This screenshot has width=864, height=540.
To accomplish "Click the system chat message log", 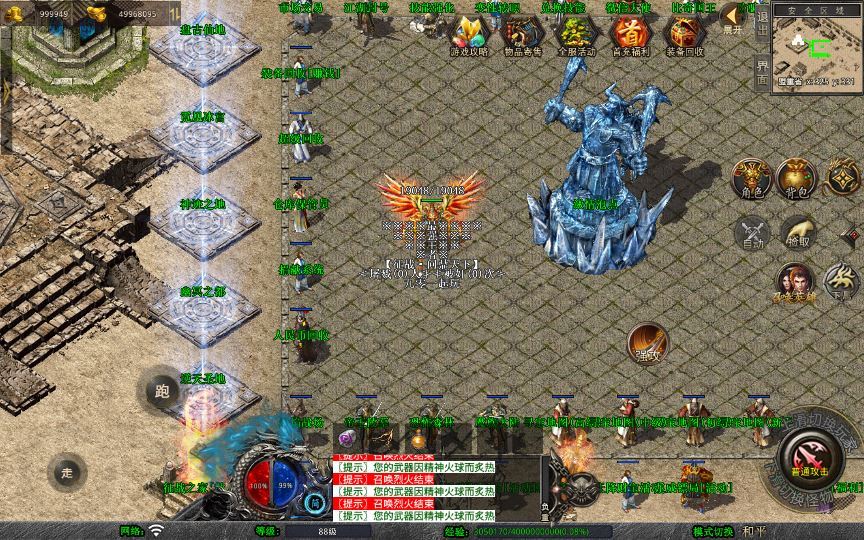I will coord(413,489).
